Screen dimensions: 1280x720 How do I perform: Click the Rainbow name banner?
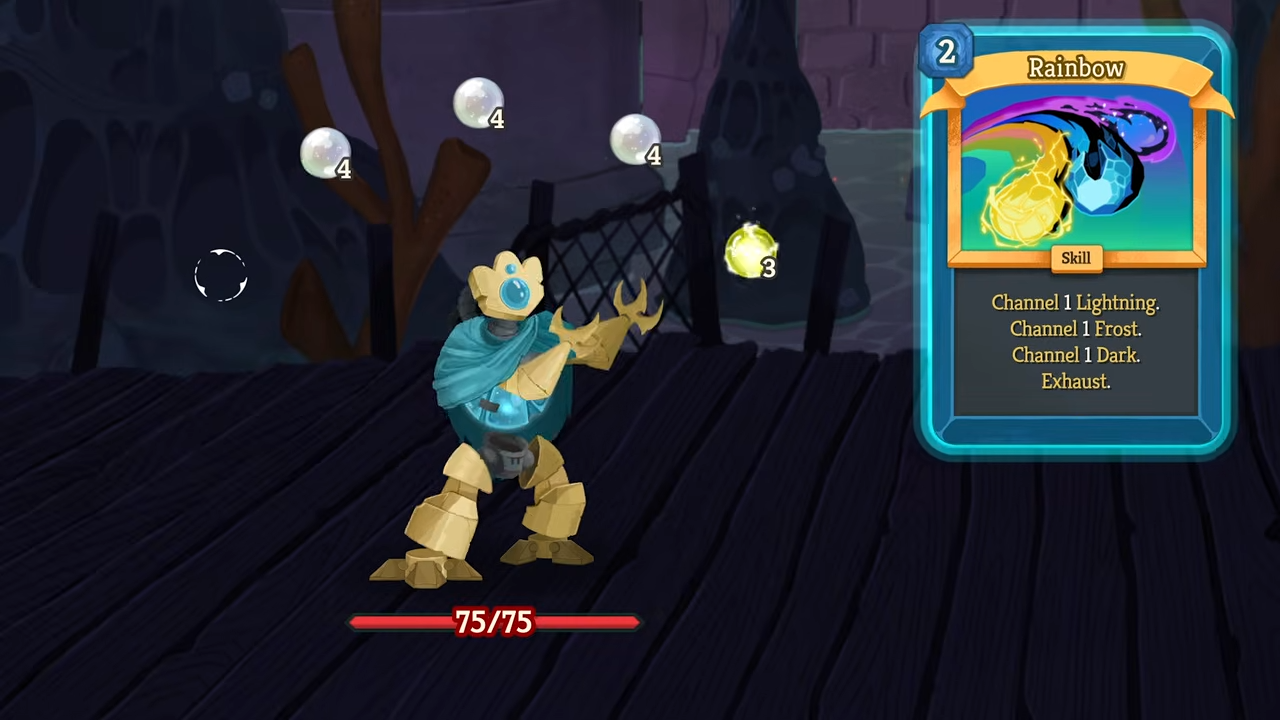coord(1075,68)
